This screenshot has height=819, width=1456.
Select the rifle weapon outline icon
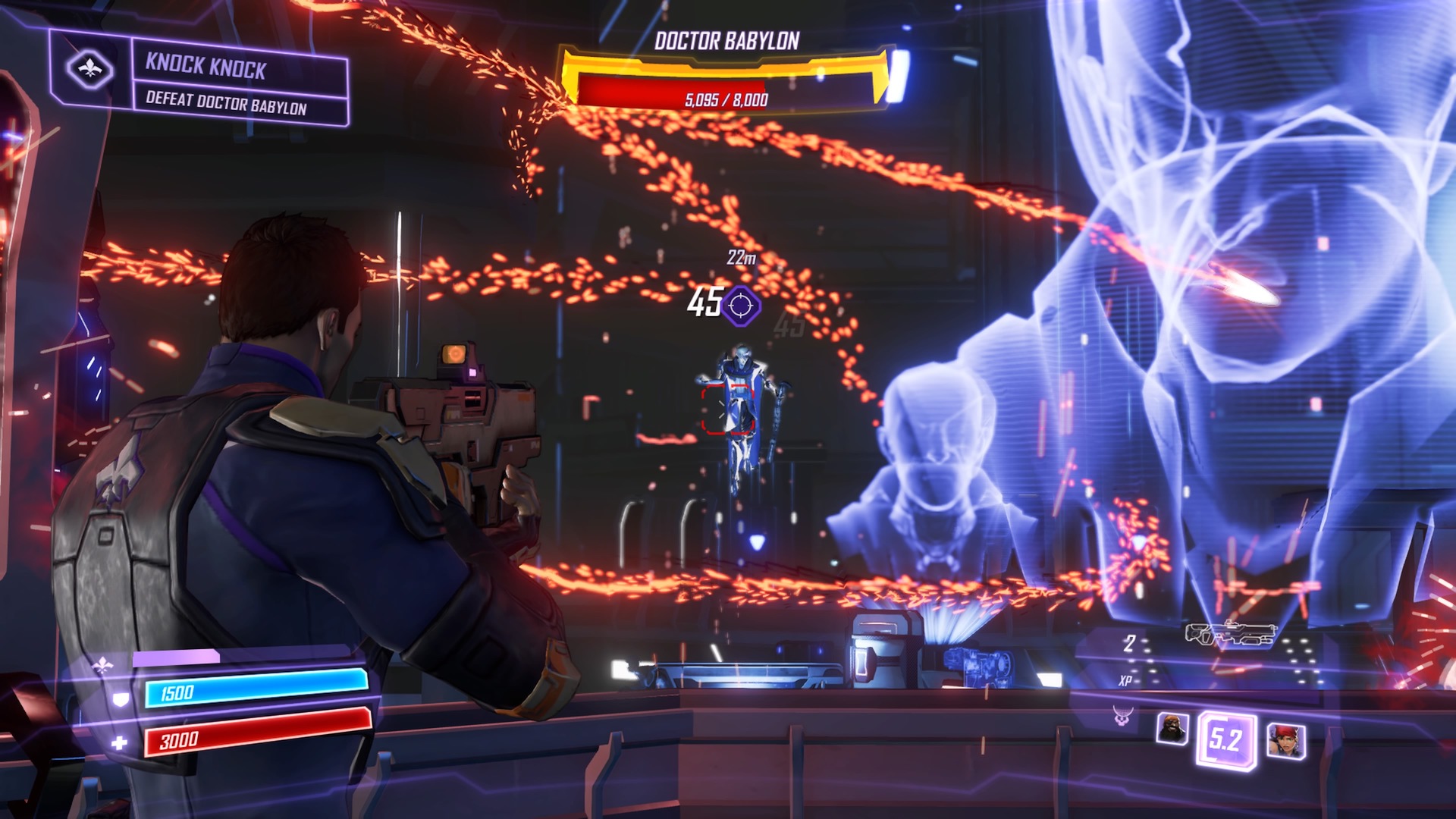pyautogui.click(x=1230, y=634)
